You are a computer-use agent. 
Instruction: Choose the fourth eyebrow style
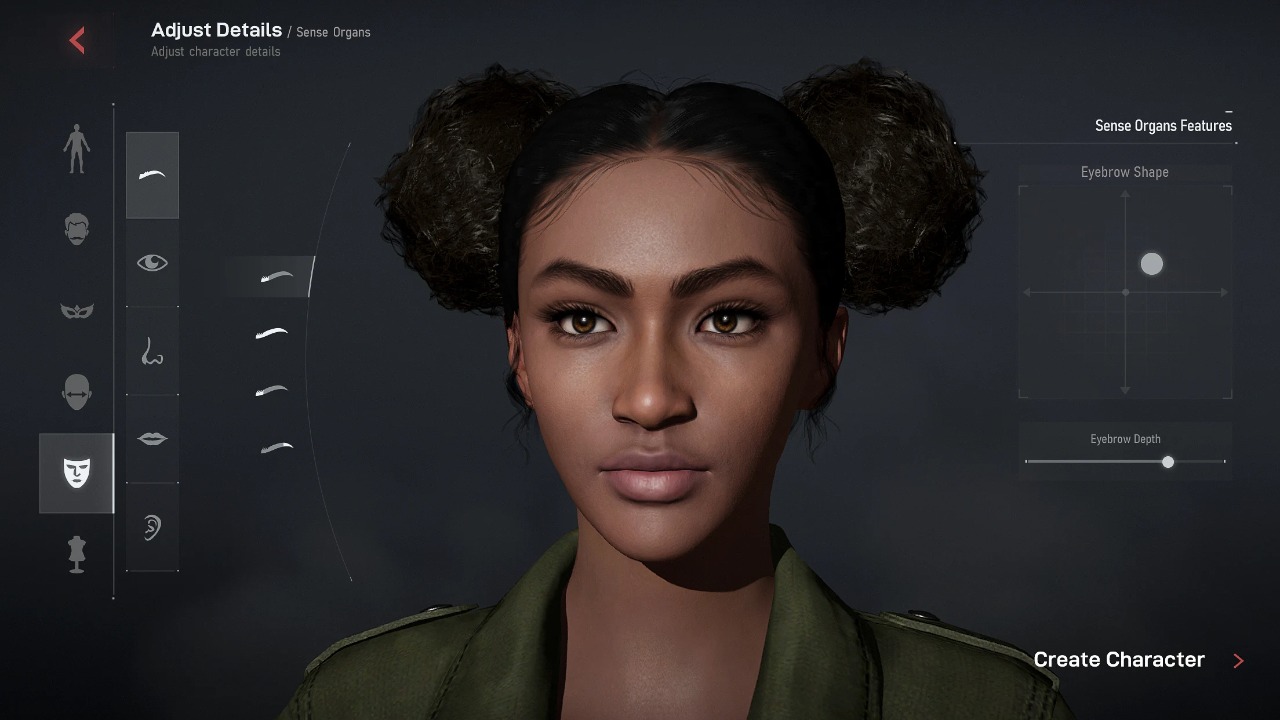pyautogui.click(x=277, y=447)
